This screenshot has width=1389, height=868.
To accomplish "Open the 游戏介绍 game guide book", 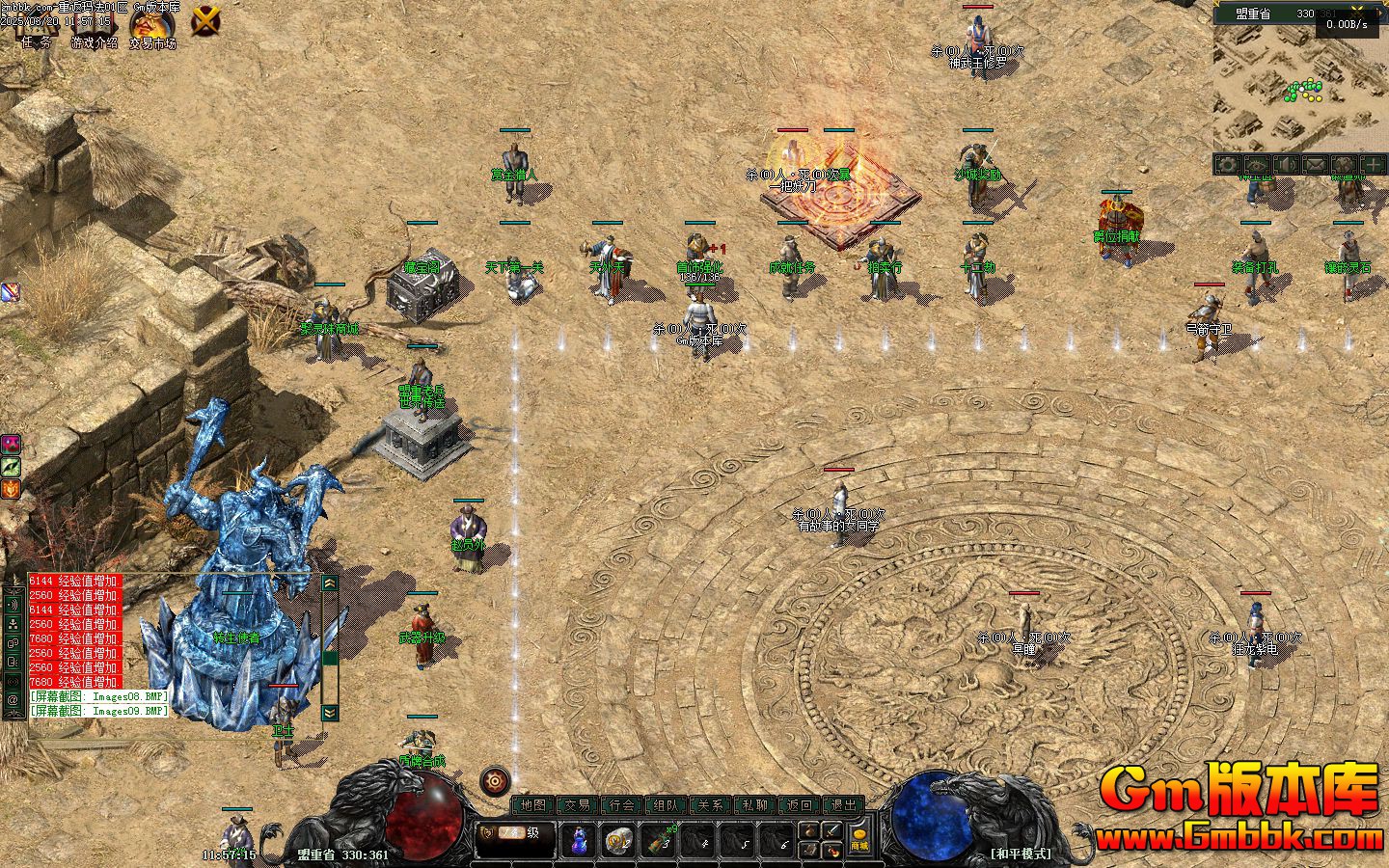I will 95,29.
